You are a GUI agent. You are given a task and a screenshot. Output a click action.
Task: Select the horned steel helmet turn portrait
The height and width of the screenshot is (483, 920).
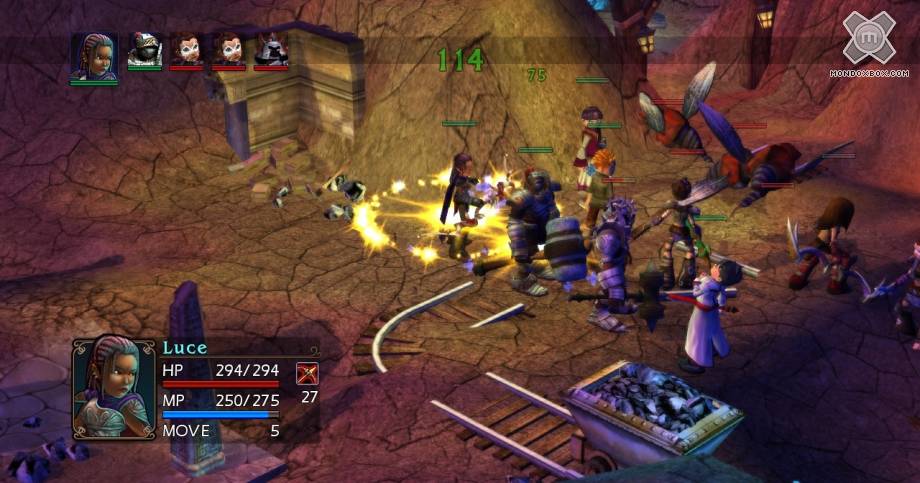[x=271, y=50]
